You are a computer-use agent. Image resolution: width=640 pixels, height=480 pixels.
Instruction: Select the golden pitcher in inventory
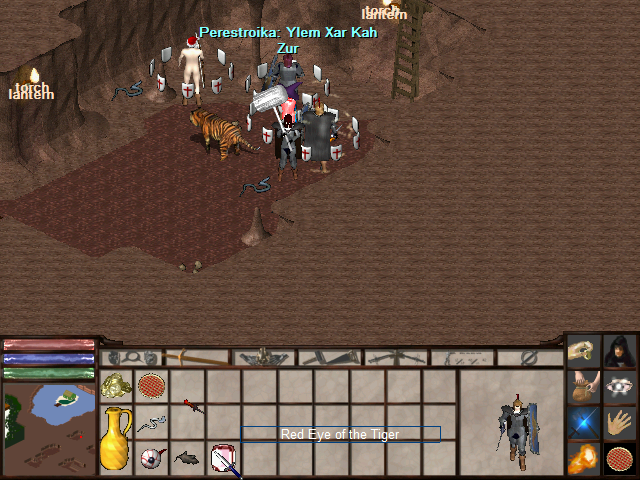coord(116,438)
